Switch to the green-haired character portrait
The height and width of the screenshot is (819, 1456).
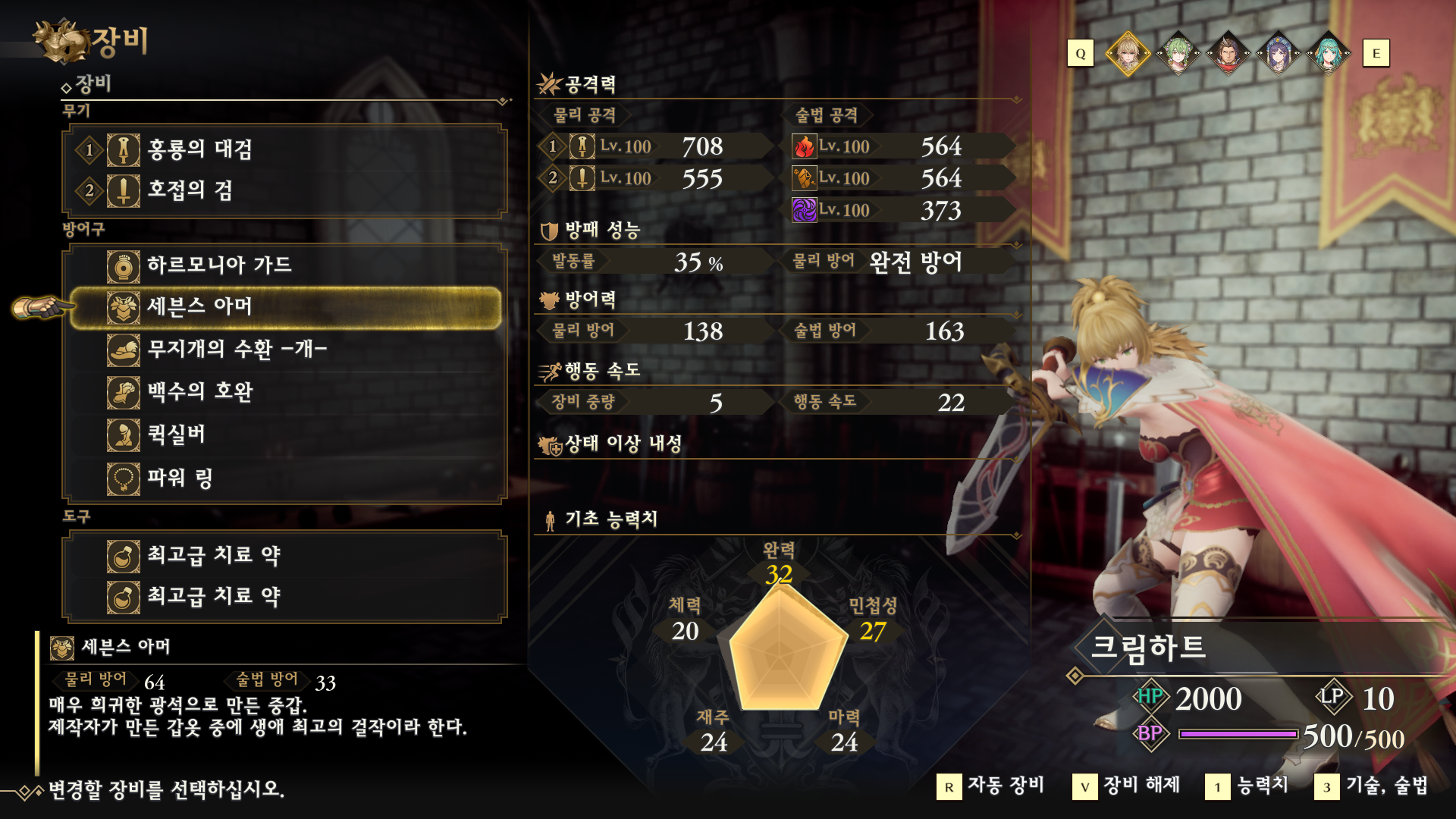(x=1178, y=54)
